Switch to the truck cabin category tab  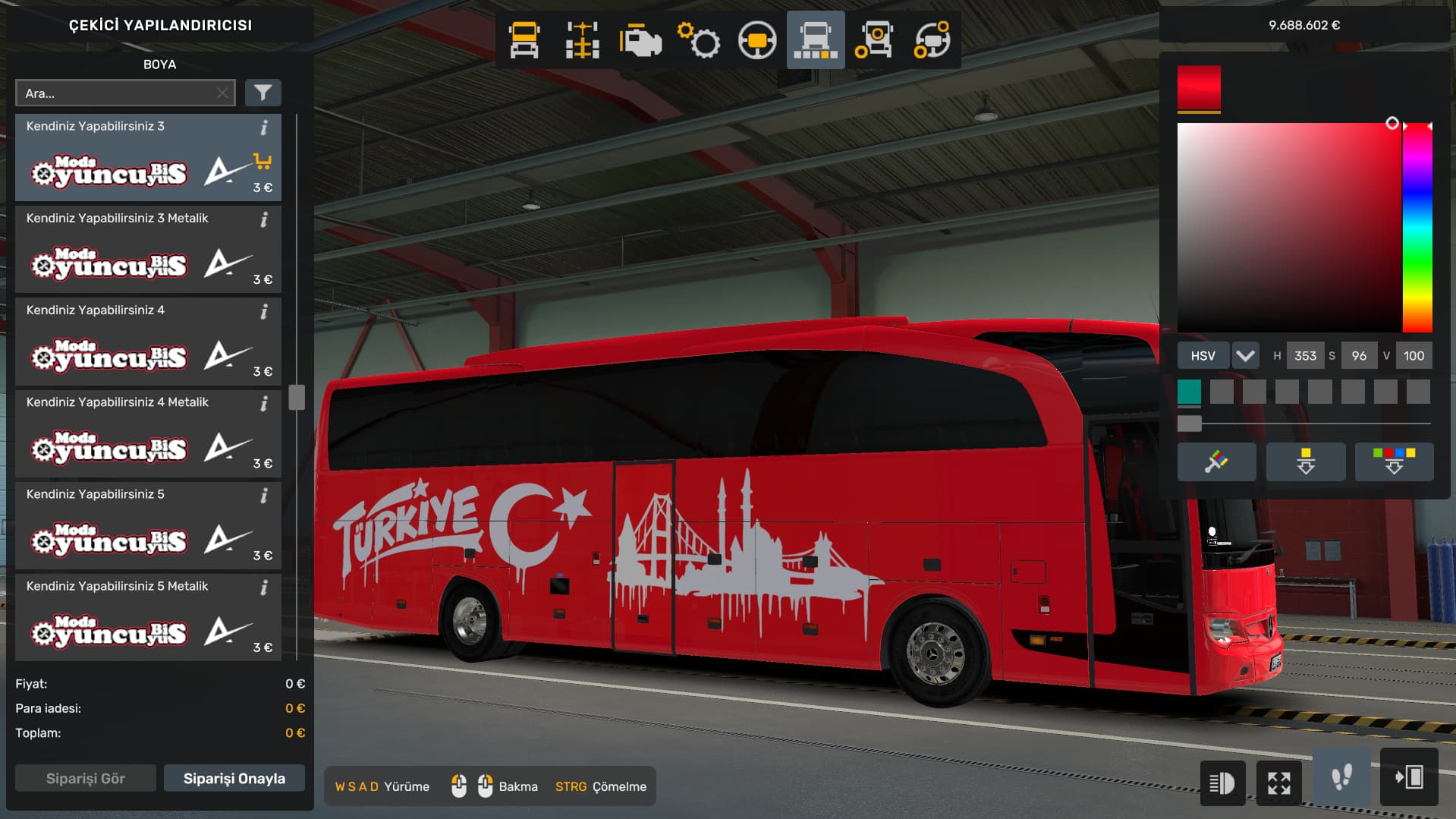click(524, 40)
